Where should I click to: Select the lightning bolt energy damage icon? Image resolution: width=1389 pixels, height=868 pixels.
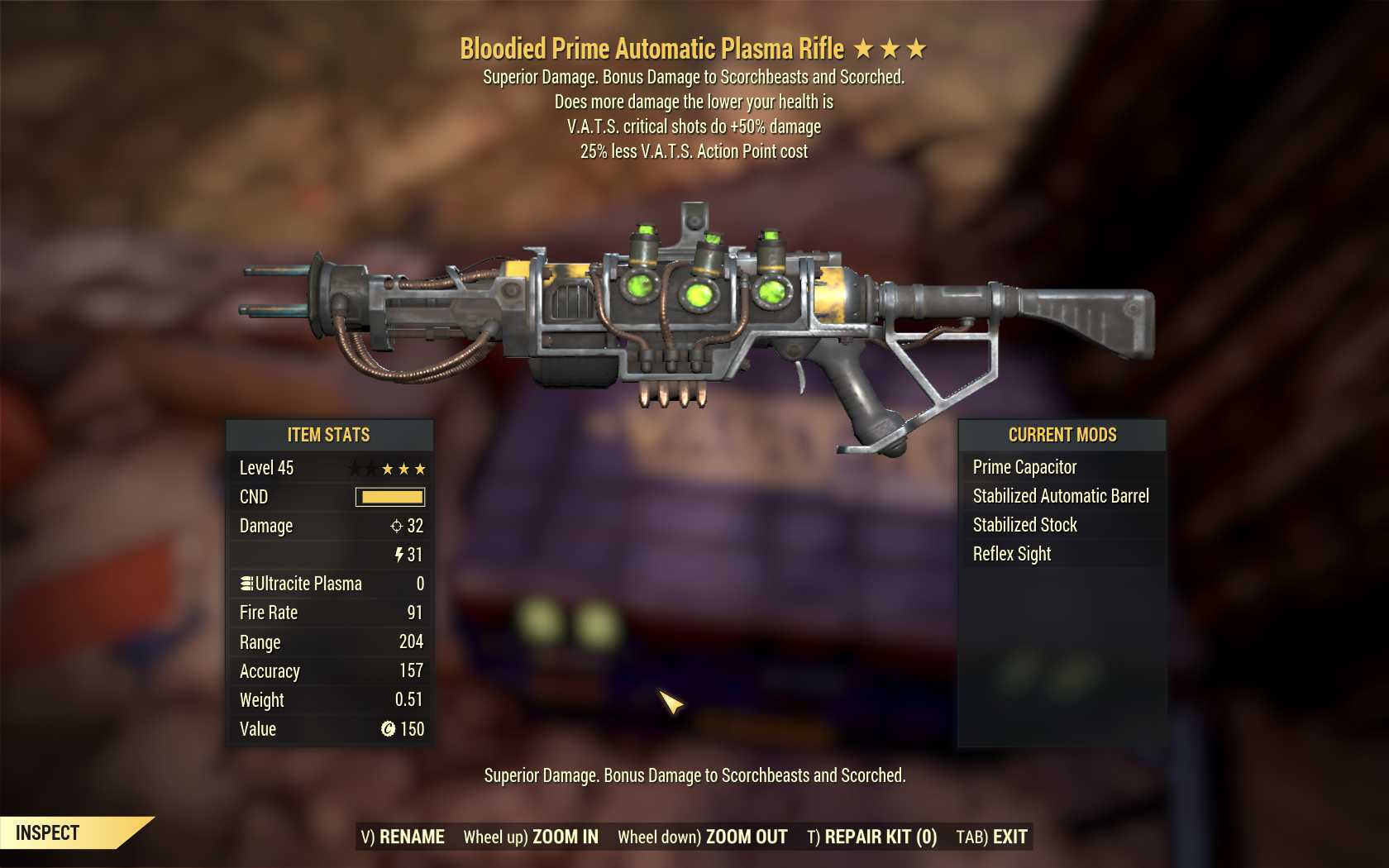[398, 555]
